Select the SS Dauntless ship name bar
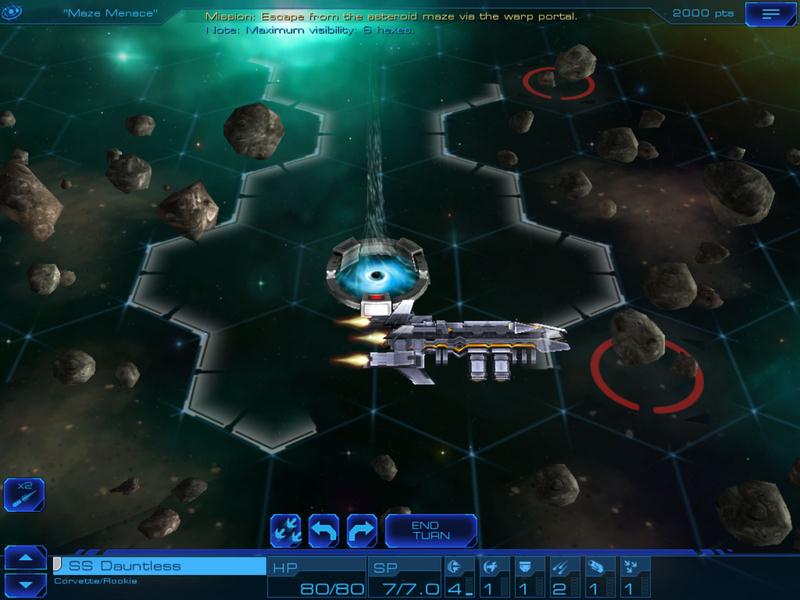 pyautogui.click(x=159, y=567)
